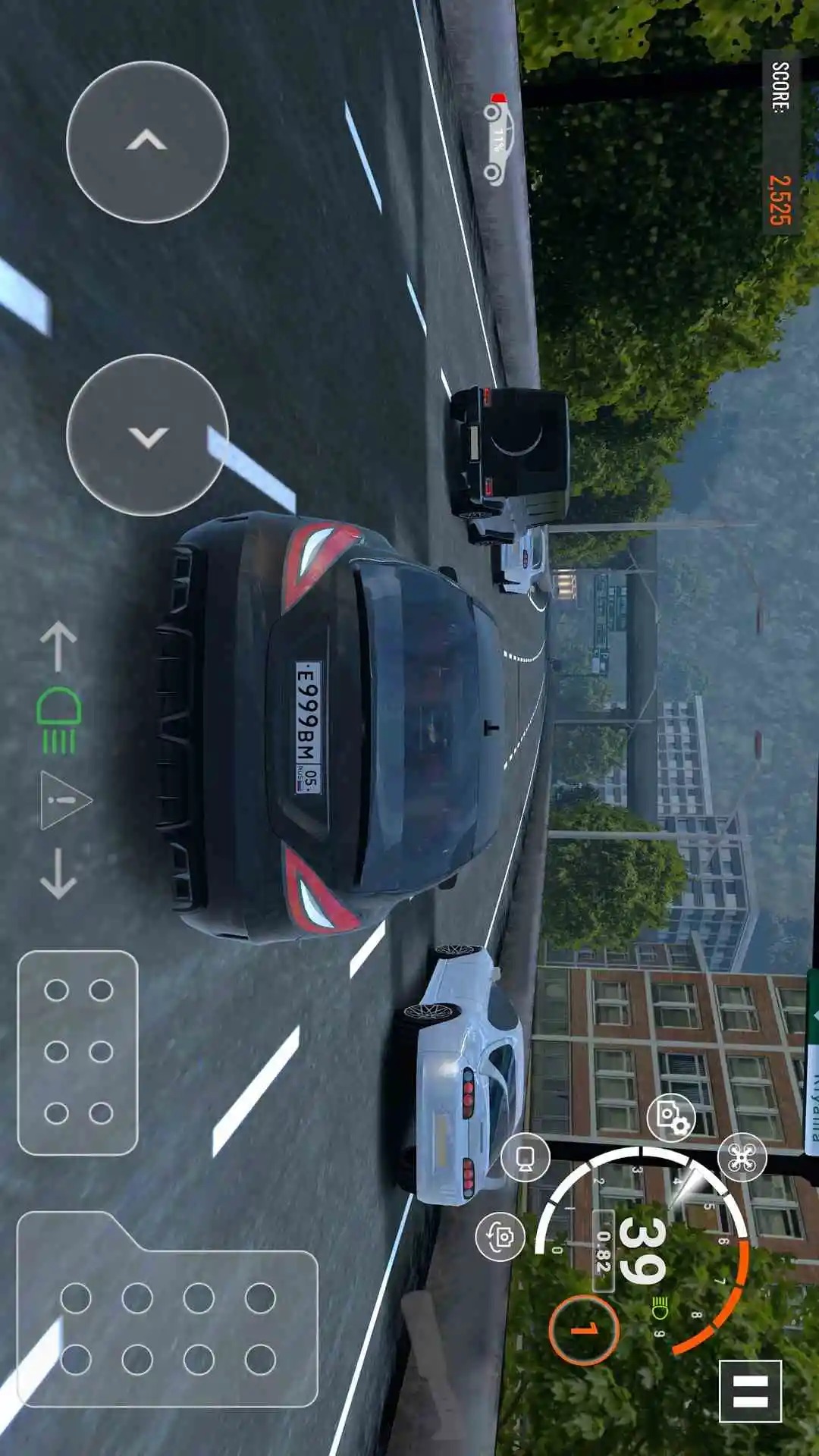Tap the steering button with the down chevron
Viewport: 819px width, 1456px height.
click(x=147, y=435)
